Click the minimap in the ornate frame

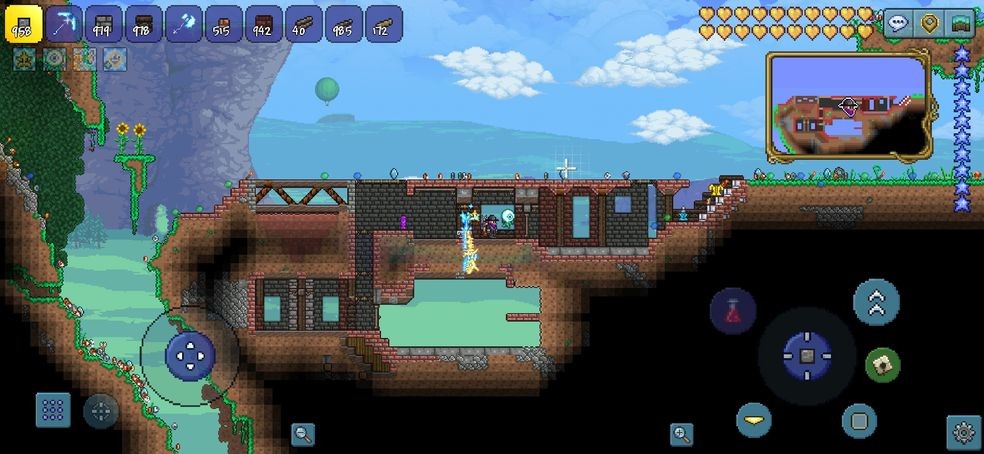[x=848, y=106]
